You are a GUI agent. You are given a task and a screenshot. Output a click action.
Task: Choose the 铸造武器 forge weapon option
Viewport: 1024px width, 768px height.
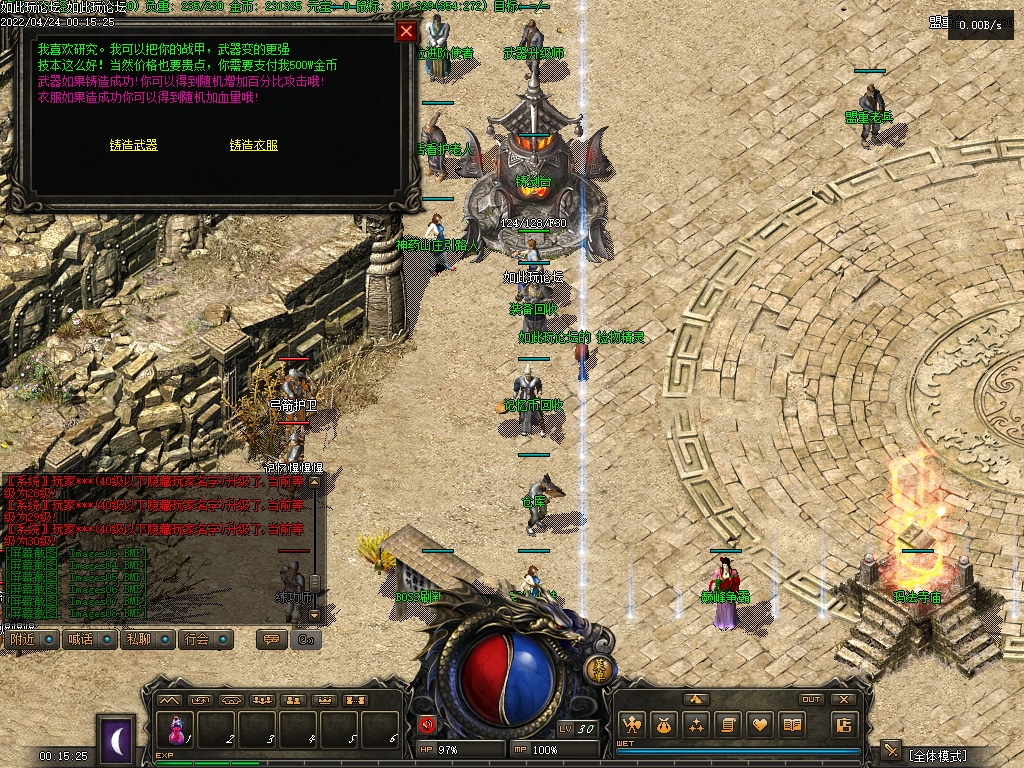pos(134,145)
